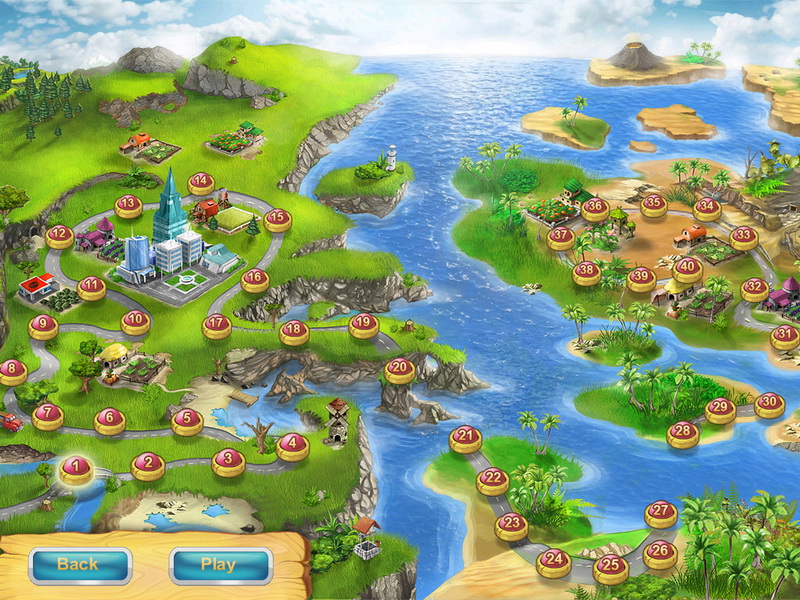
Task: Start the level with Play
Action: [x=220, y=565]
